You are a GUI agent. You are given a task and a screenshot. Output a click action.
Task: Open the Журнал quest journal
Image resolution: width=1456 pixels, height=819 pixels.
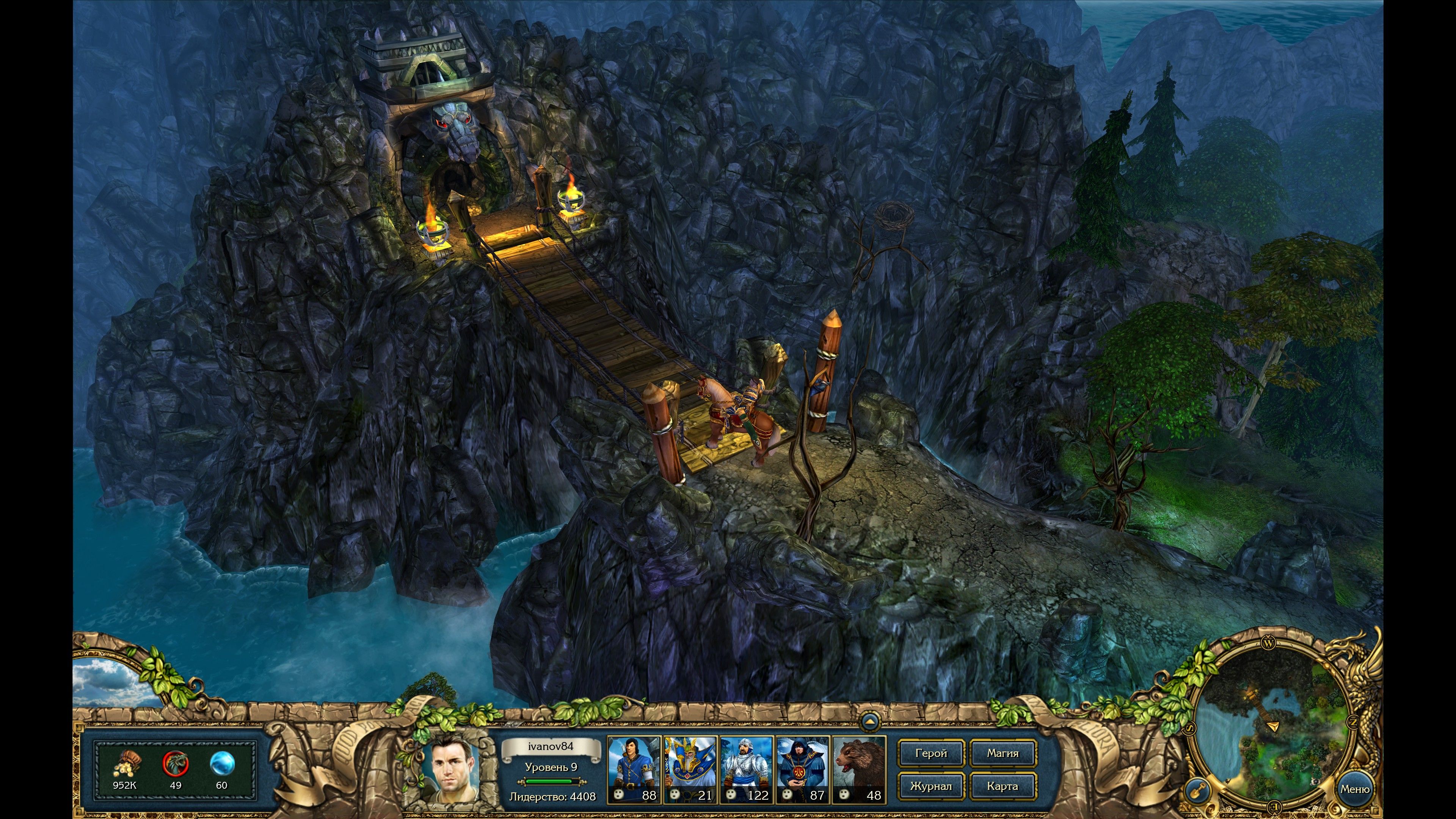pos(931,786)
